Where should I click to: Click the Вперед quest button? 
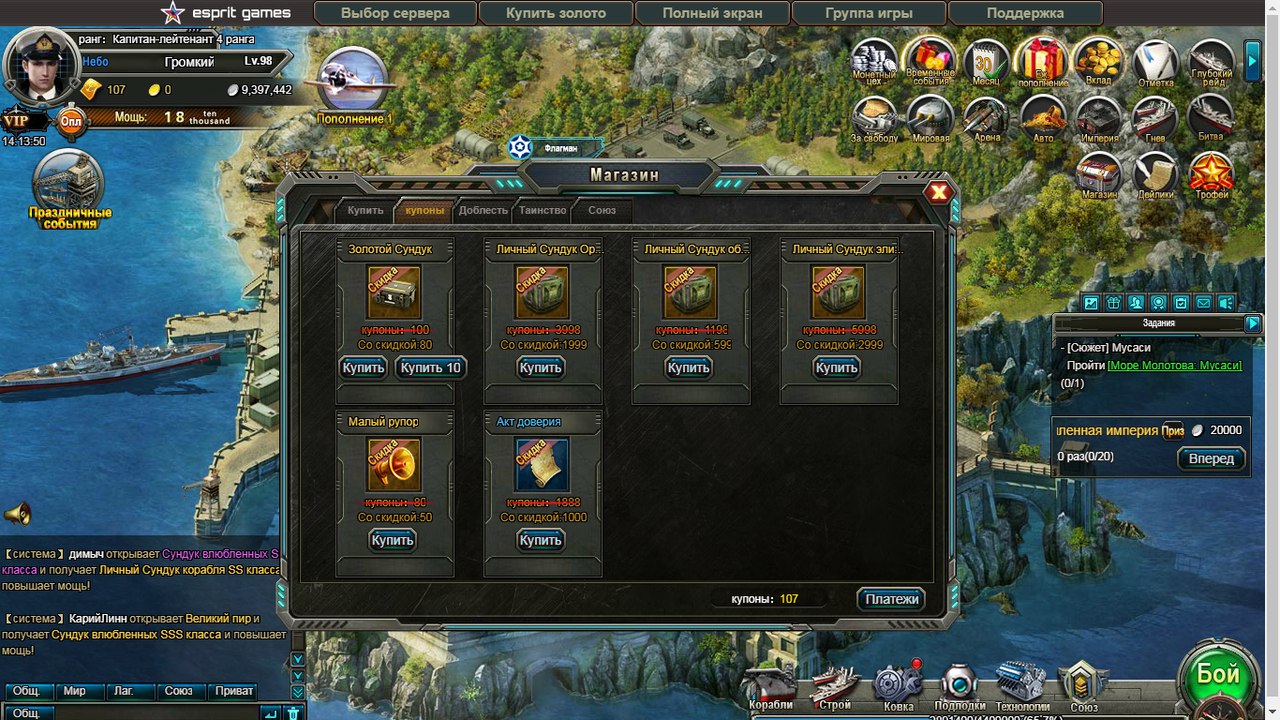point(1211,459)
